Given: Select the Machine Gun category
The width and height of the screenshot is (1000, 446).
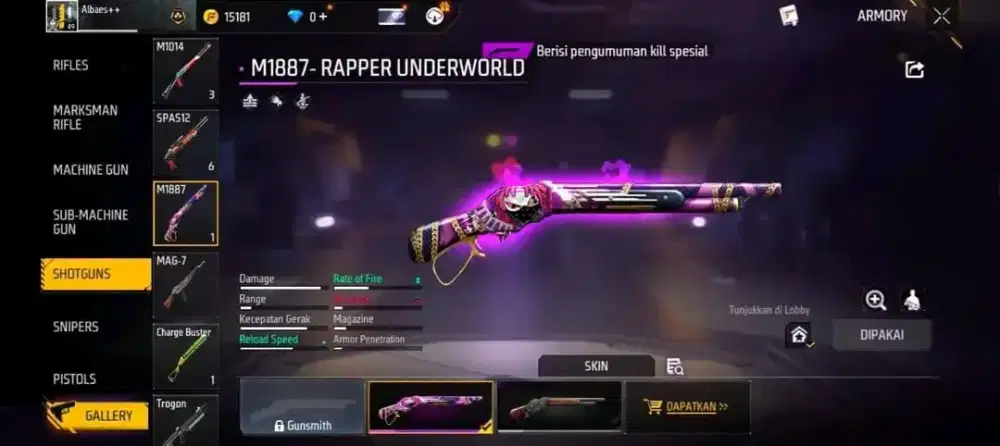Looking at the screenshot, I should coord(90,170).
